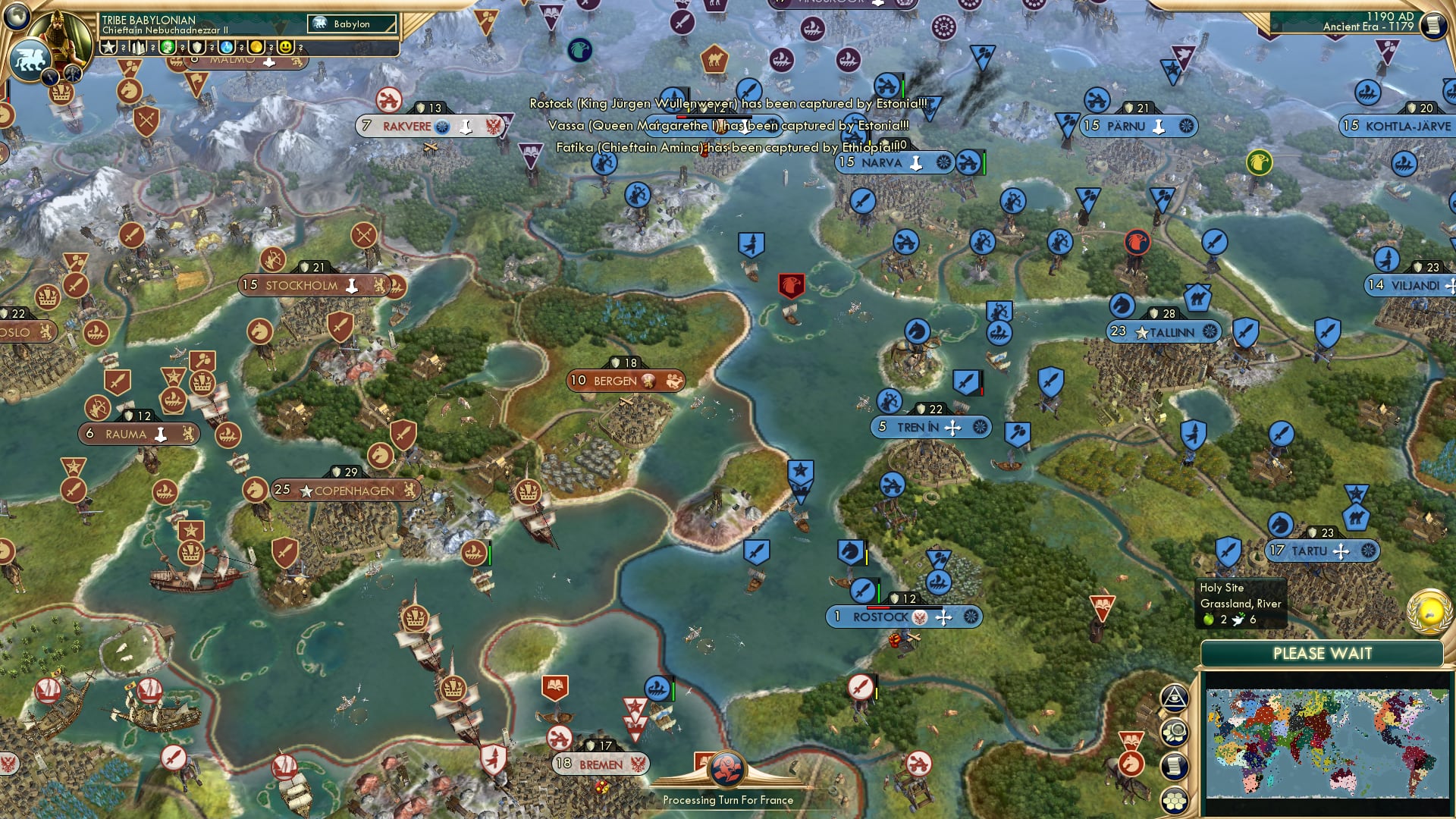The height and width of the screenshot is (819, 1456).
Task: Expand the Copenhagen city banner
Action: click(347, 491)
